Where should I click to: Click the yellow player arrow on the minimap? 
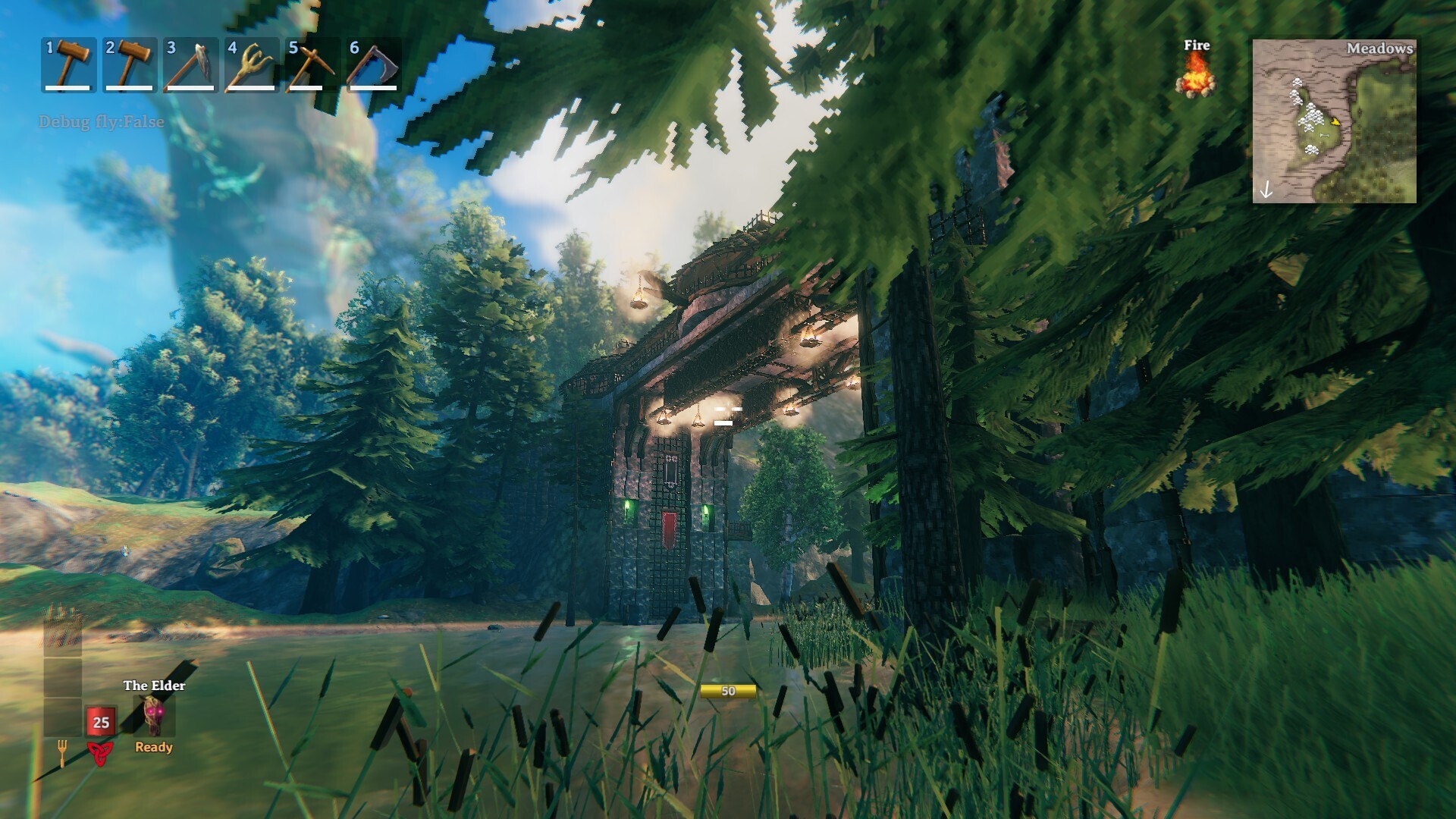[1335, 122]
